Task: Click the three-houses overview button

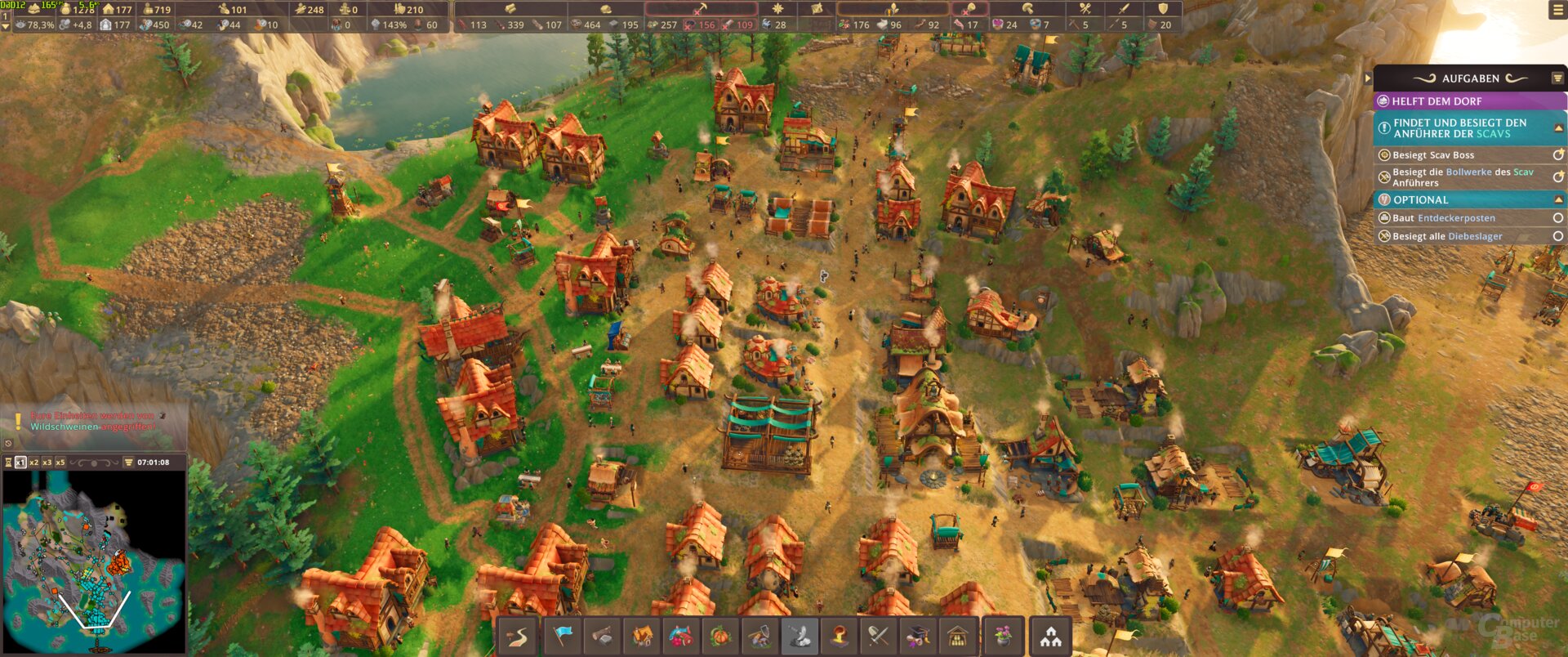Action: (1050, 636)
